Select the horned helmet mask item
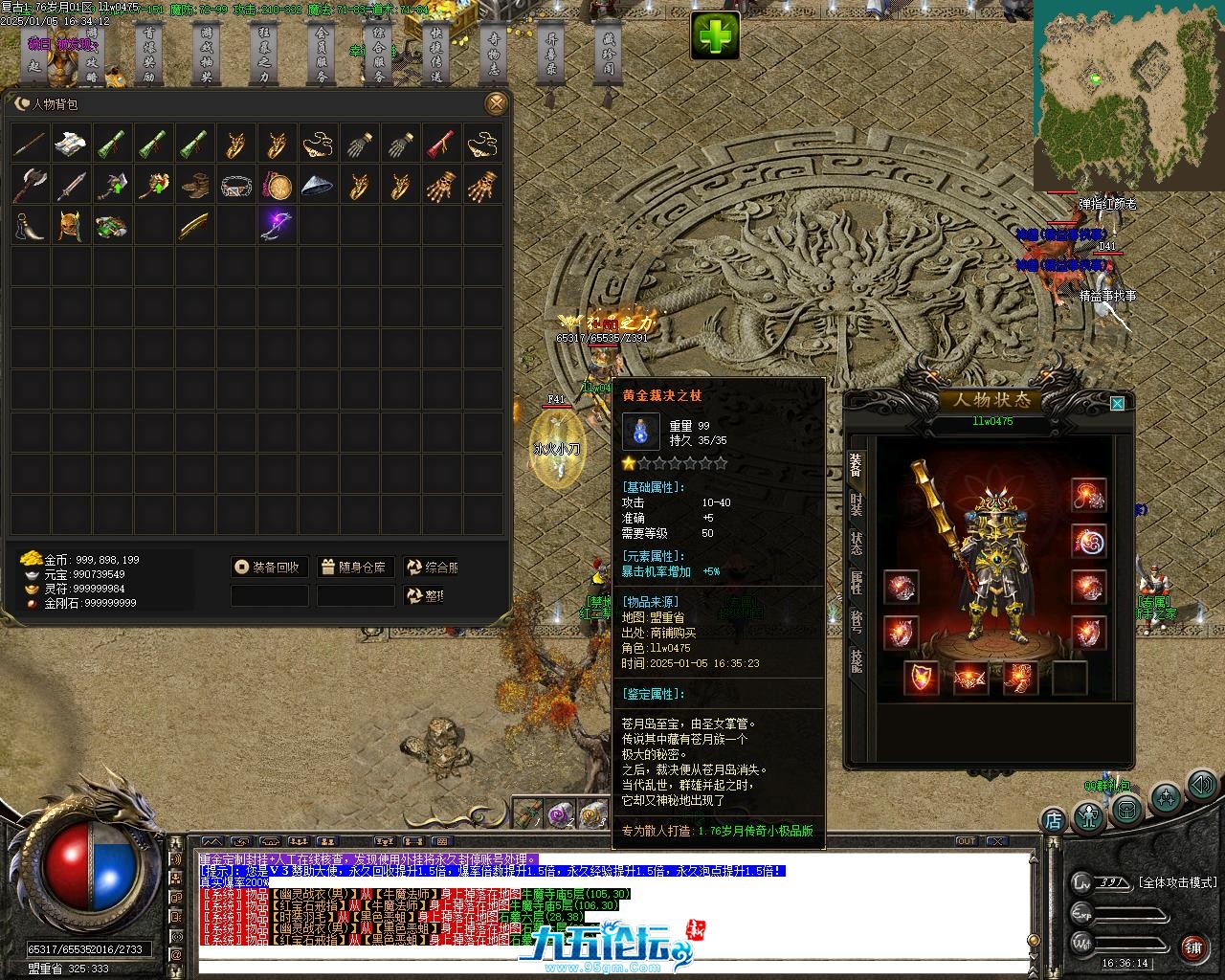Viewport: 1225px width, 980px height. click(x=72, y=225)
